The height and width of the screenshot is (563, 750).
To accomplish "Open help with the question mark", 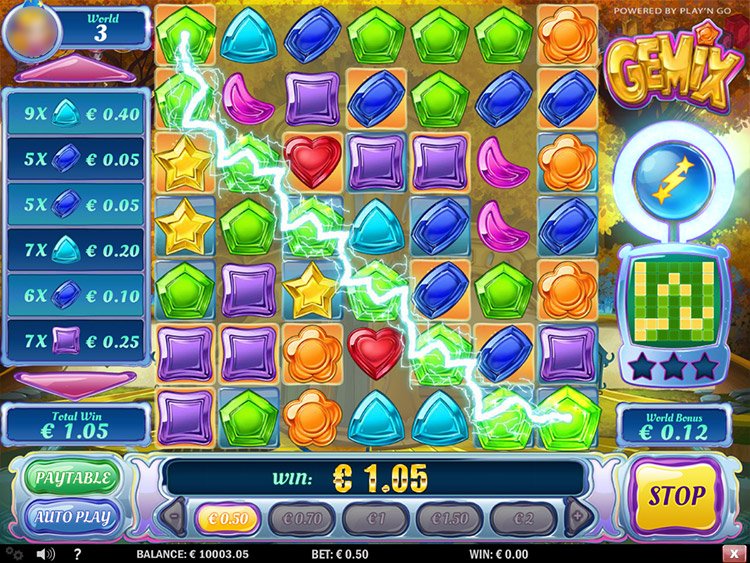I will point(77,553).
